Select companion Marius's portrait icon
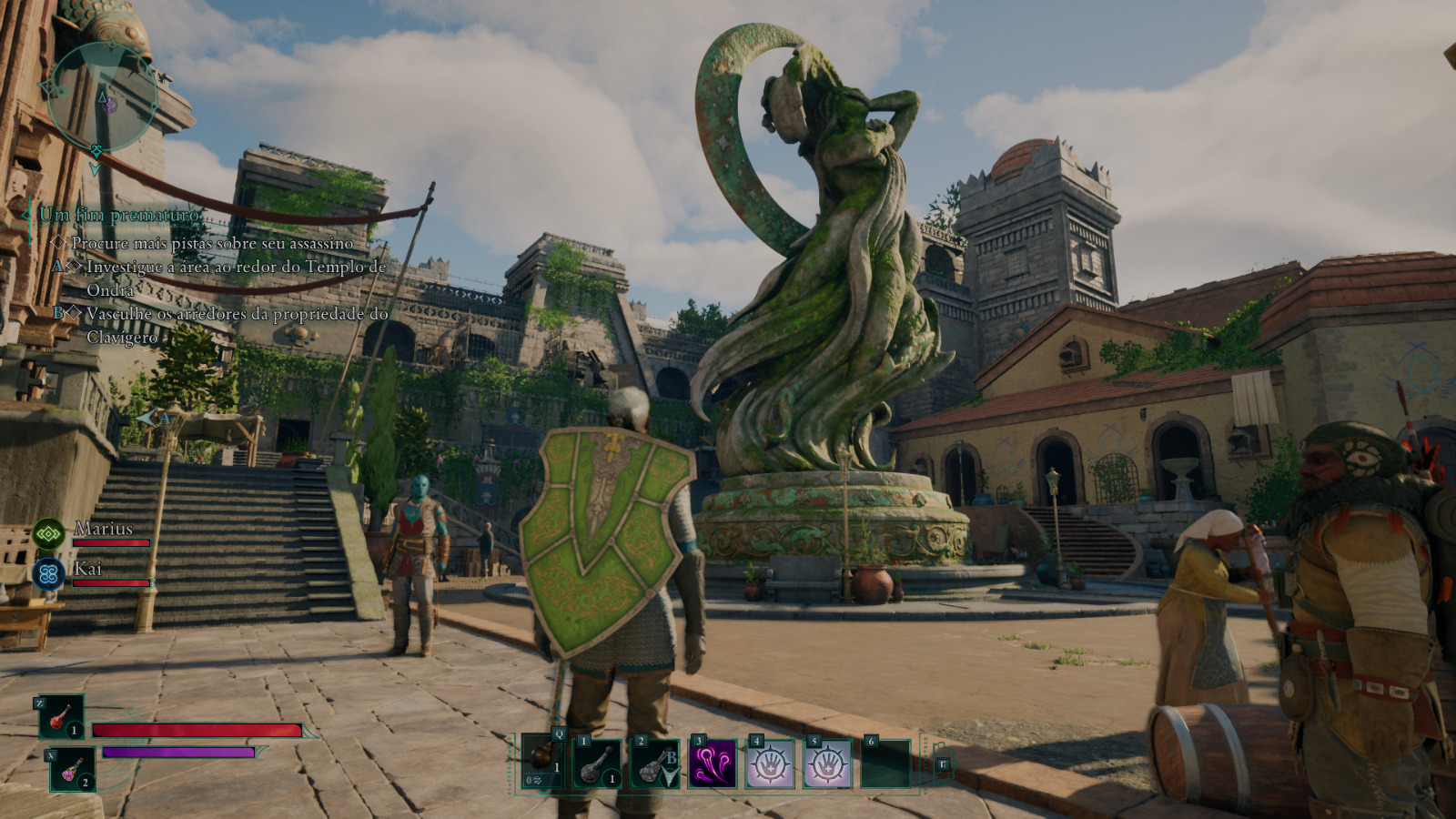 coord(48,534)
